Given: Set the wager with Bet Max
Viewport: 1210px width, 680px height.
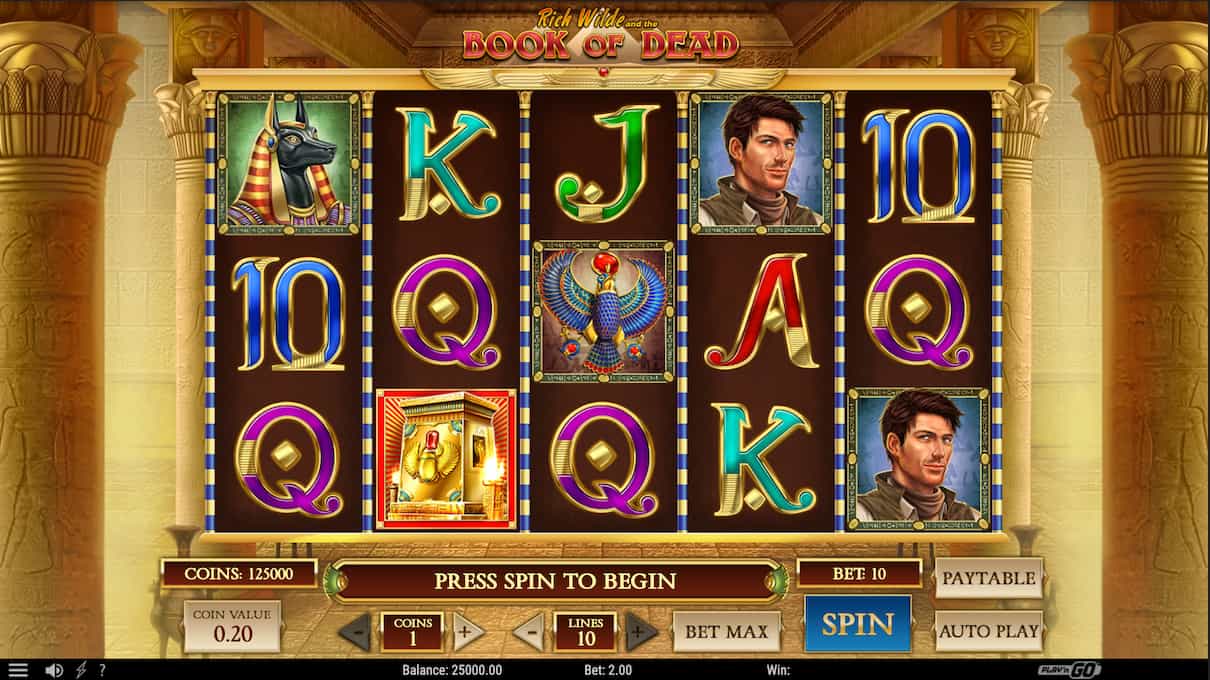Looking at the screenshot, I should coord(727,632).
